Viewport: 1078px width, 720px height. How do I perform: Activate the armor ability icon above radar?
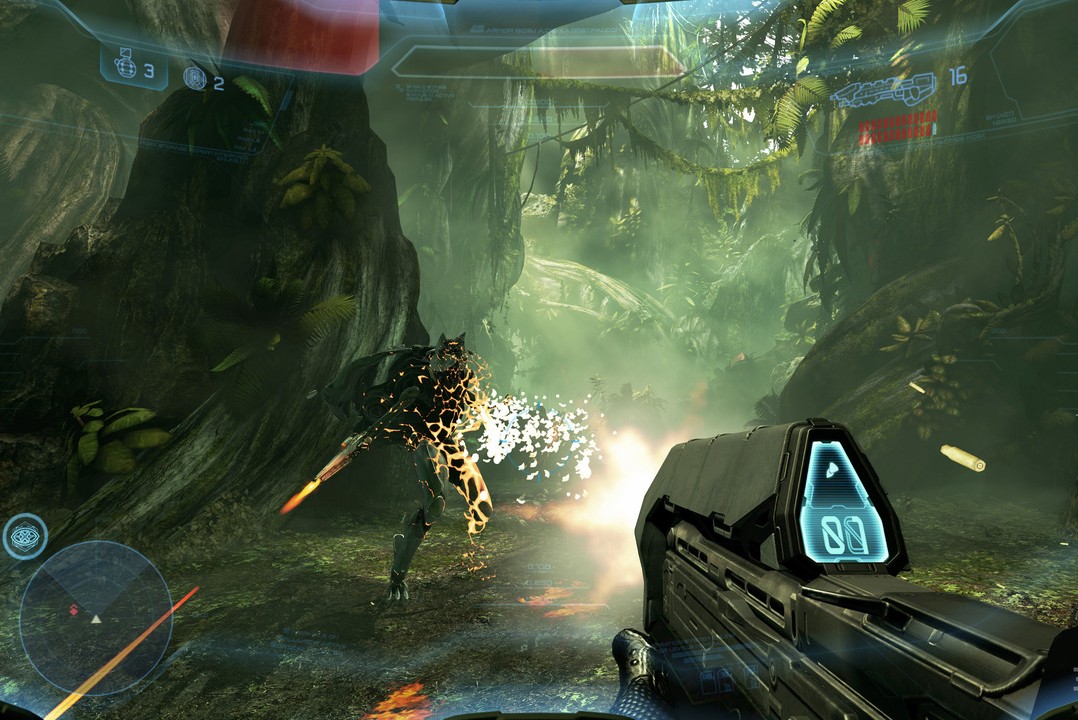click(25, 536)
